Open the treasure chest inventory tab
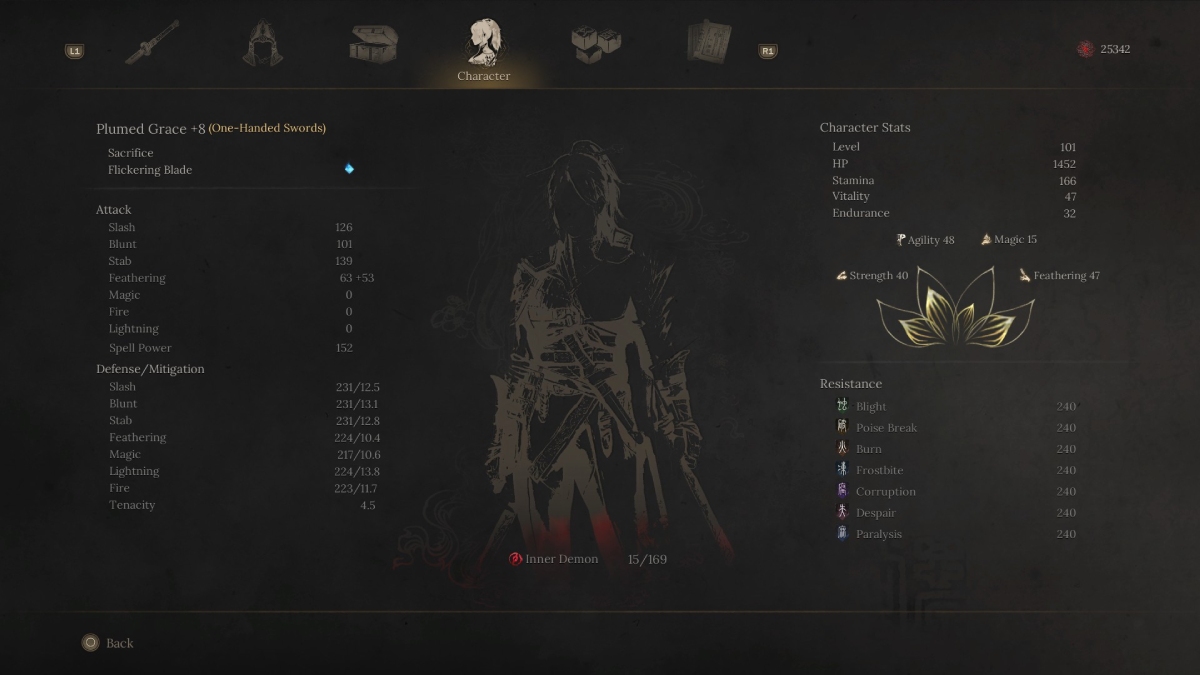This screenshot has height=675, width=1200. (374, 43)
